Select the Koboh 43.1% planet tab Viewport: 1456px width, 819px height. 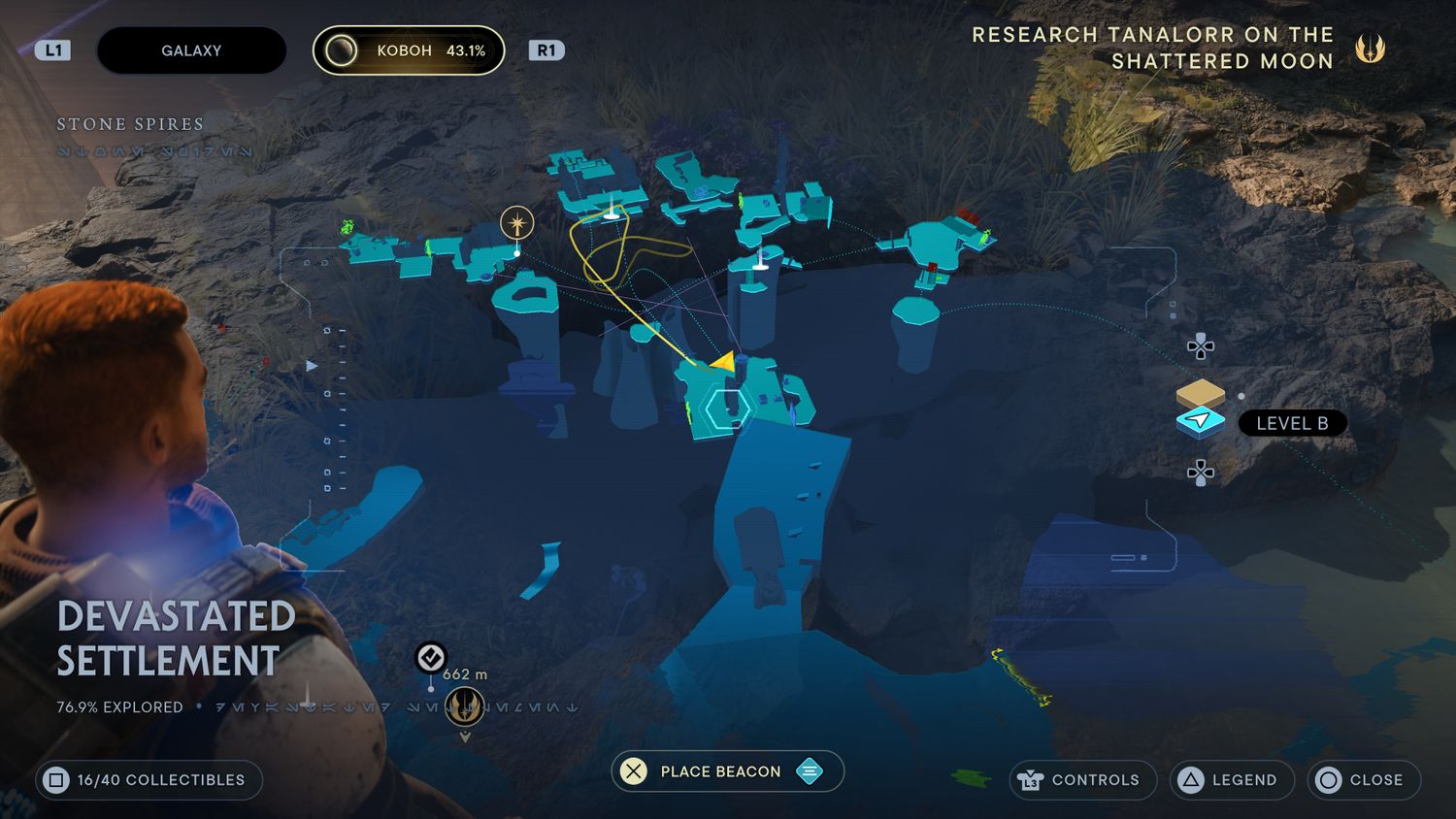(x=409, y=50)
